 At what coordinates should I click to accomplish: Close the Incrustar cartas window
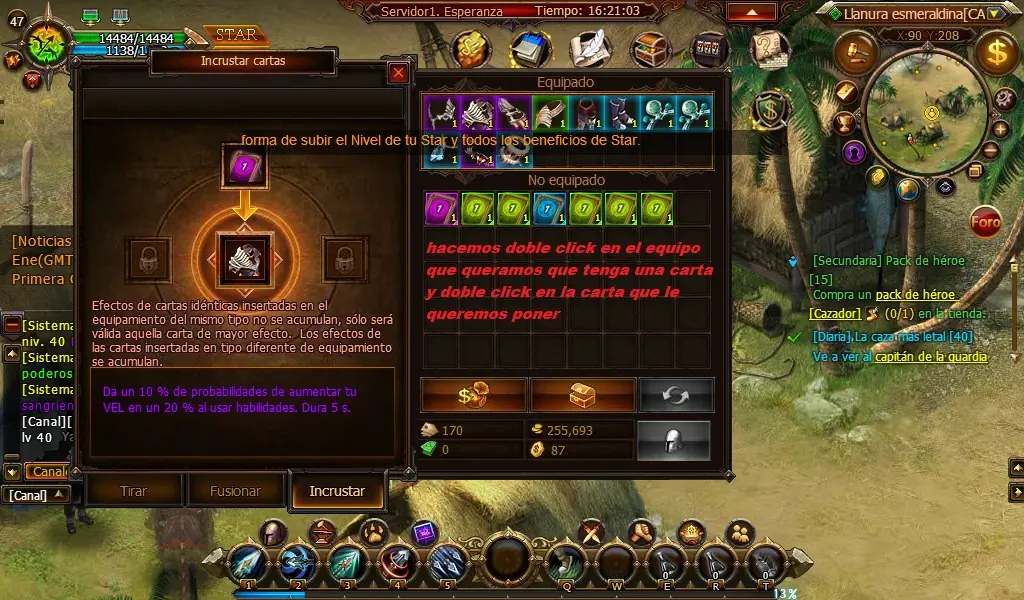[398, 73]
